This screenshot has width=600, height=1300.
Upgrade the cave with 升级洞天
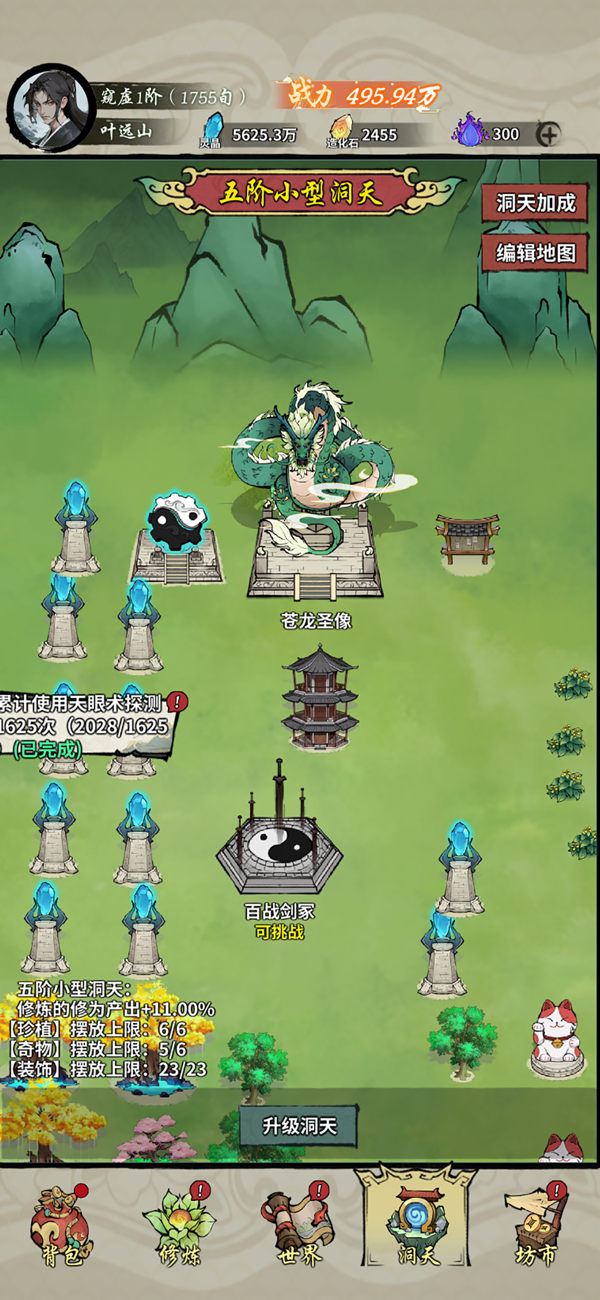click(x=298, y=1126)
